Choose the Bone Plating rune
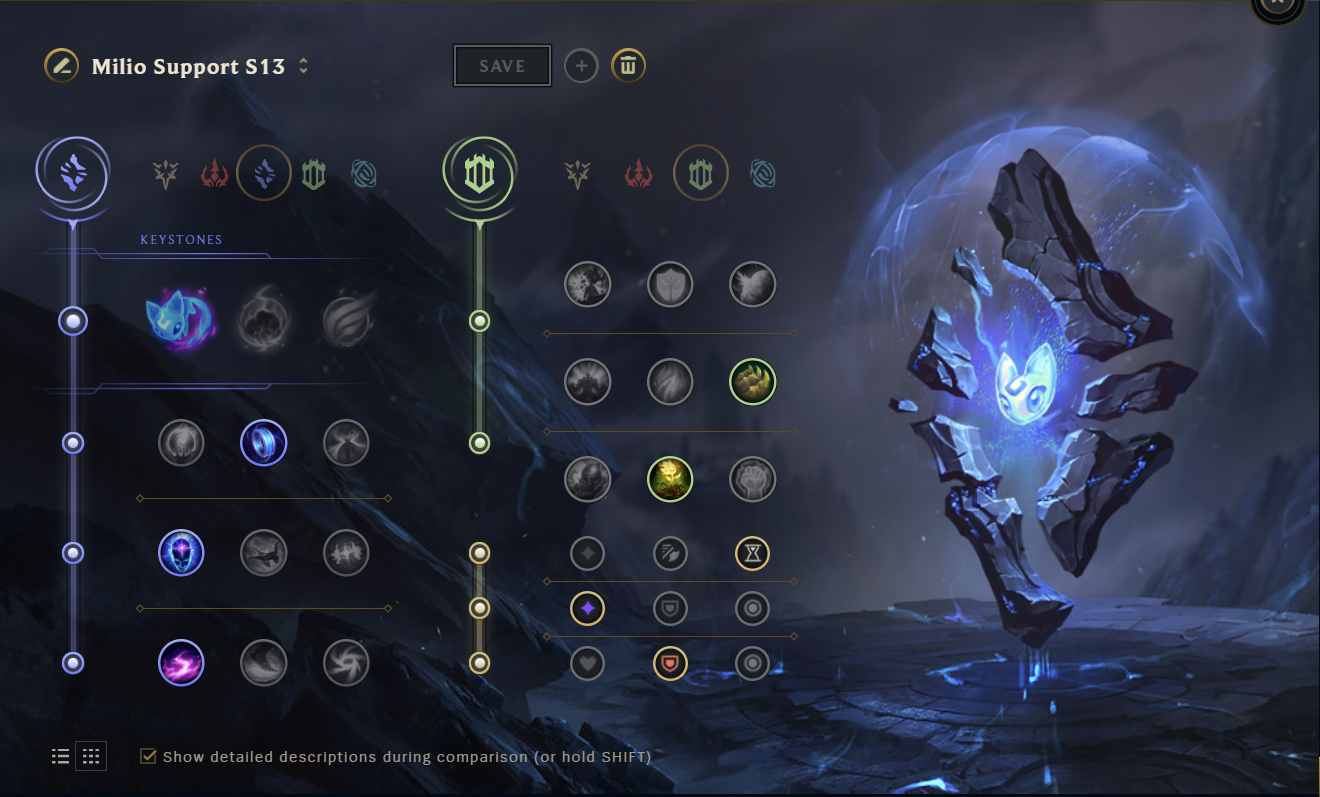This screenshot has height=797, width=1320. click(752, 381)
